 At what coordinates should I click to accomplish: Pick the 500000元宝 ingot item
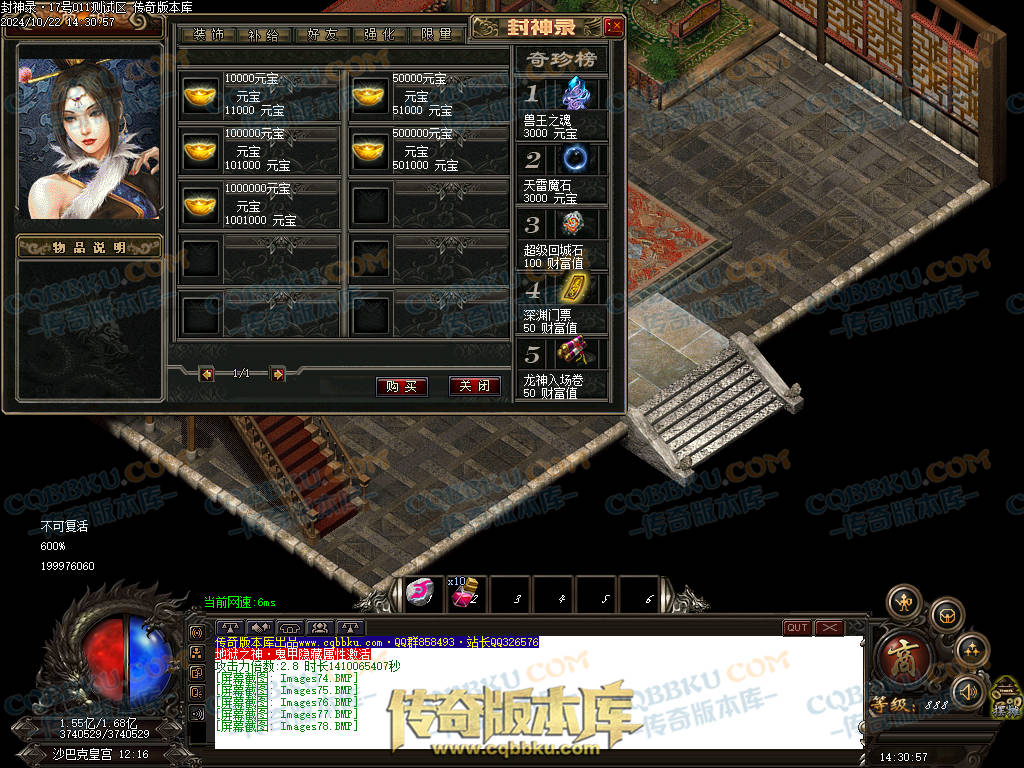point(368,150)
